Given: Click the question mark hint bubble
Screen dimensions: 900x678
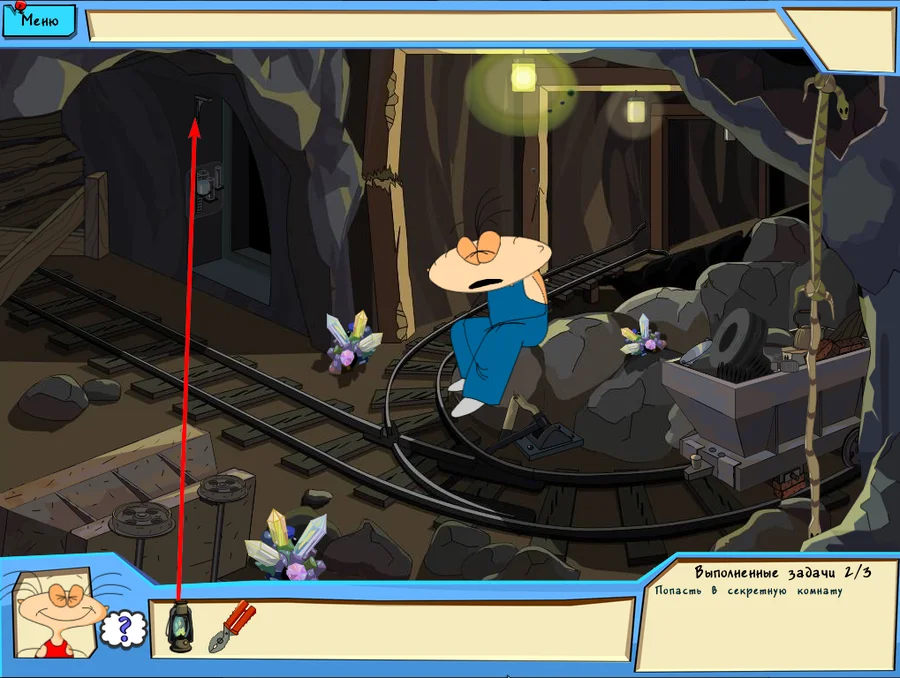Looking at the screenshot, I should [124, 629].
